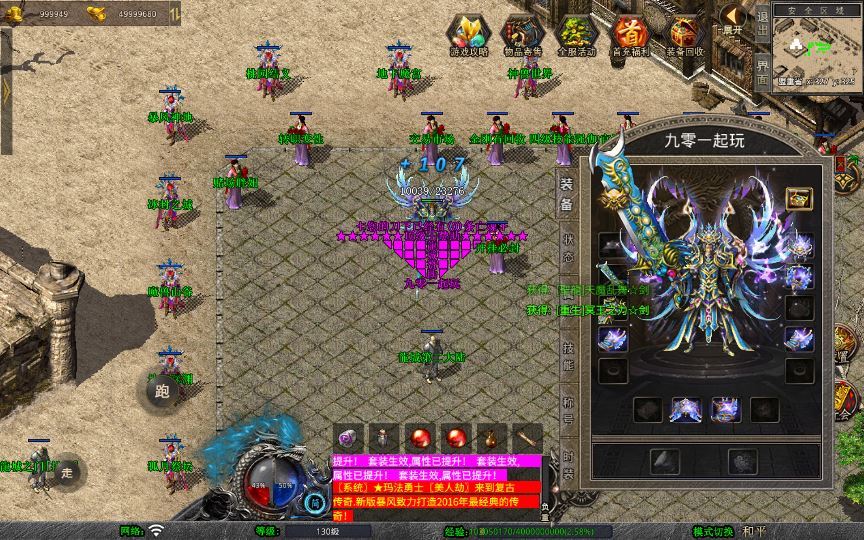Use the purple scroll hotbar item
The width and height of the screenshot is (864, 540).
[x=348, y=438]
